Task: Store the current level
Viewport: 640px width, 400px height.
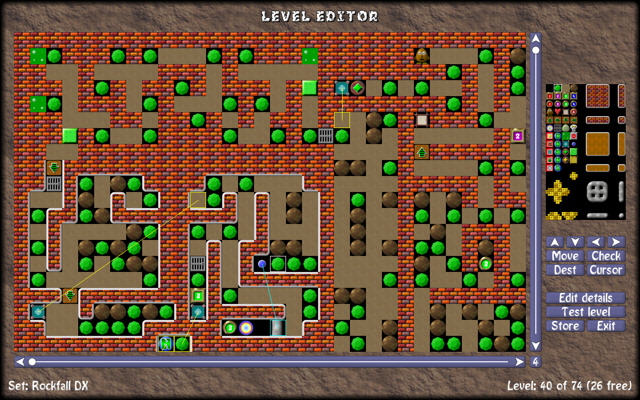Action: [x=565, y=326]
